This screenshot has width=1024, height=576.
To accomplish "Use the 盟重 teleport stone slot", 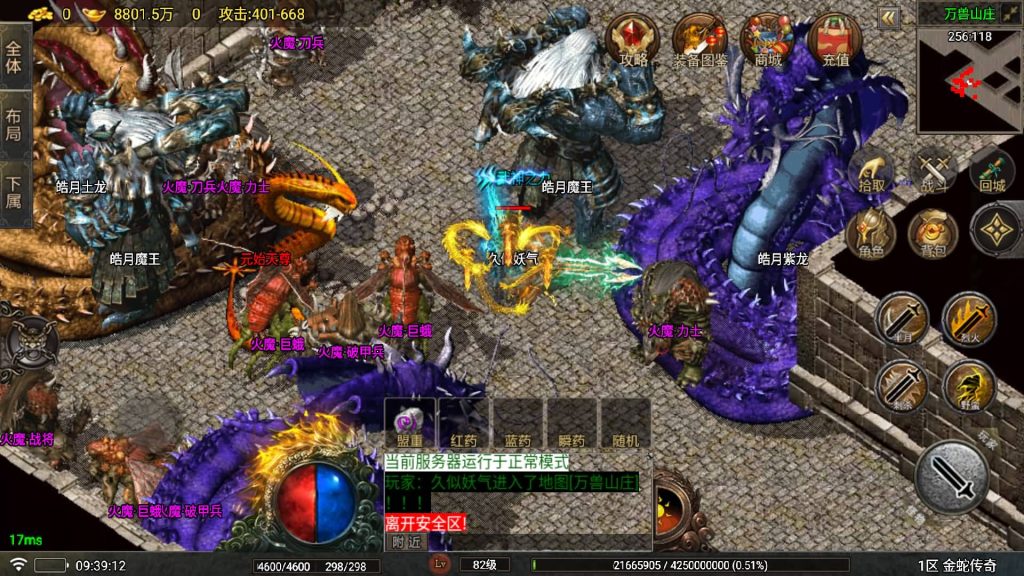I will 410,424.
